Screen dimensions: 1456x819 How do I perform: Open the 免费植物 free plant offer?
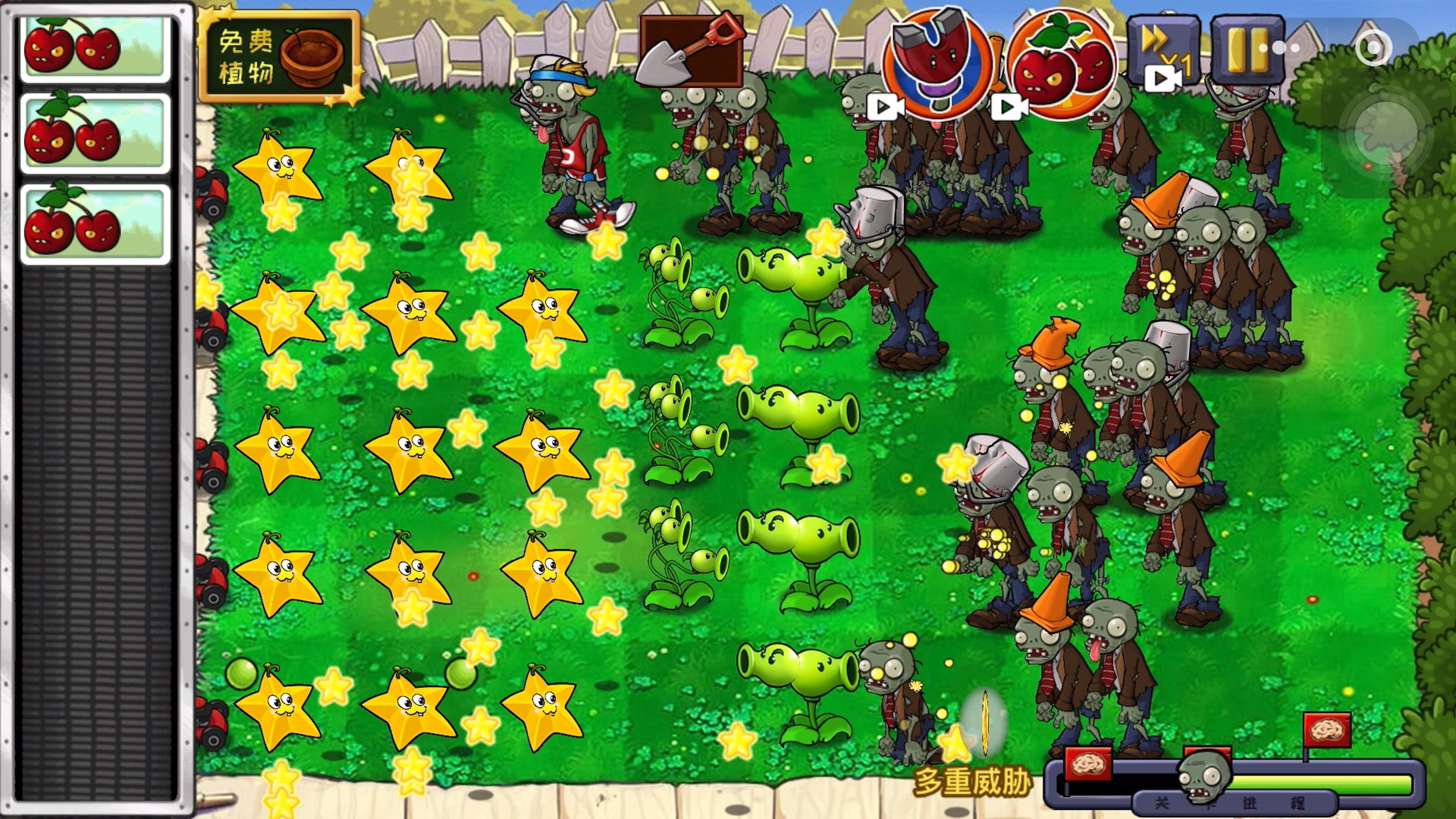pyautogui.click(x=278, y=56)
